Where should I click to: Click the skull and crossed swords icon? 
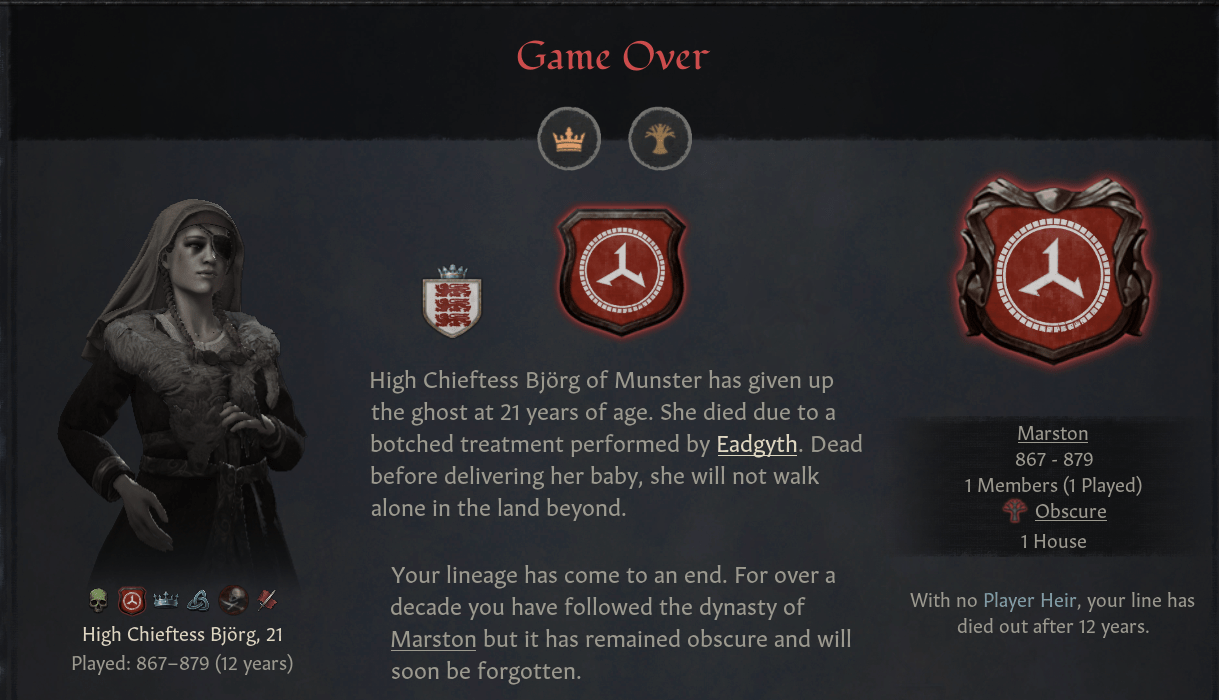click(x=233, y=600)
